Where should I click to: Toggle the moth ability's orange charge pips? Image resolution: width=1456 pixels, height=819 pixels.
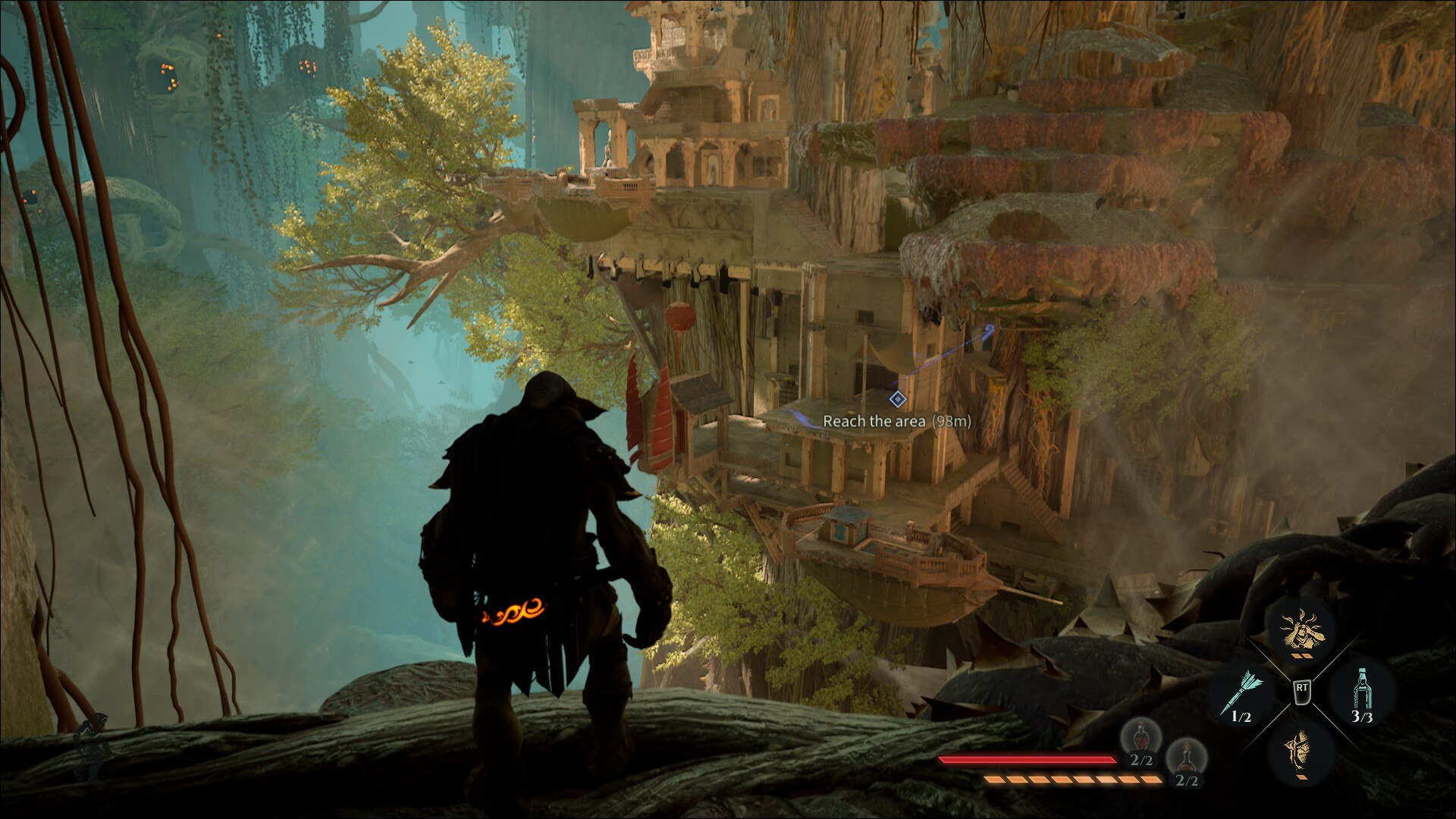(1302, 656)
